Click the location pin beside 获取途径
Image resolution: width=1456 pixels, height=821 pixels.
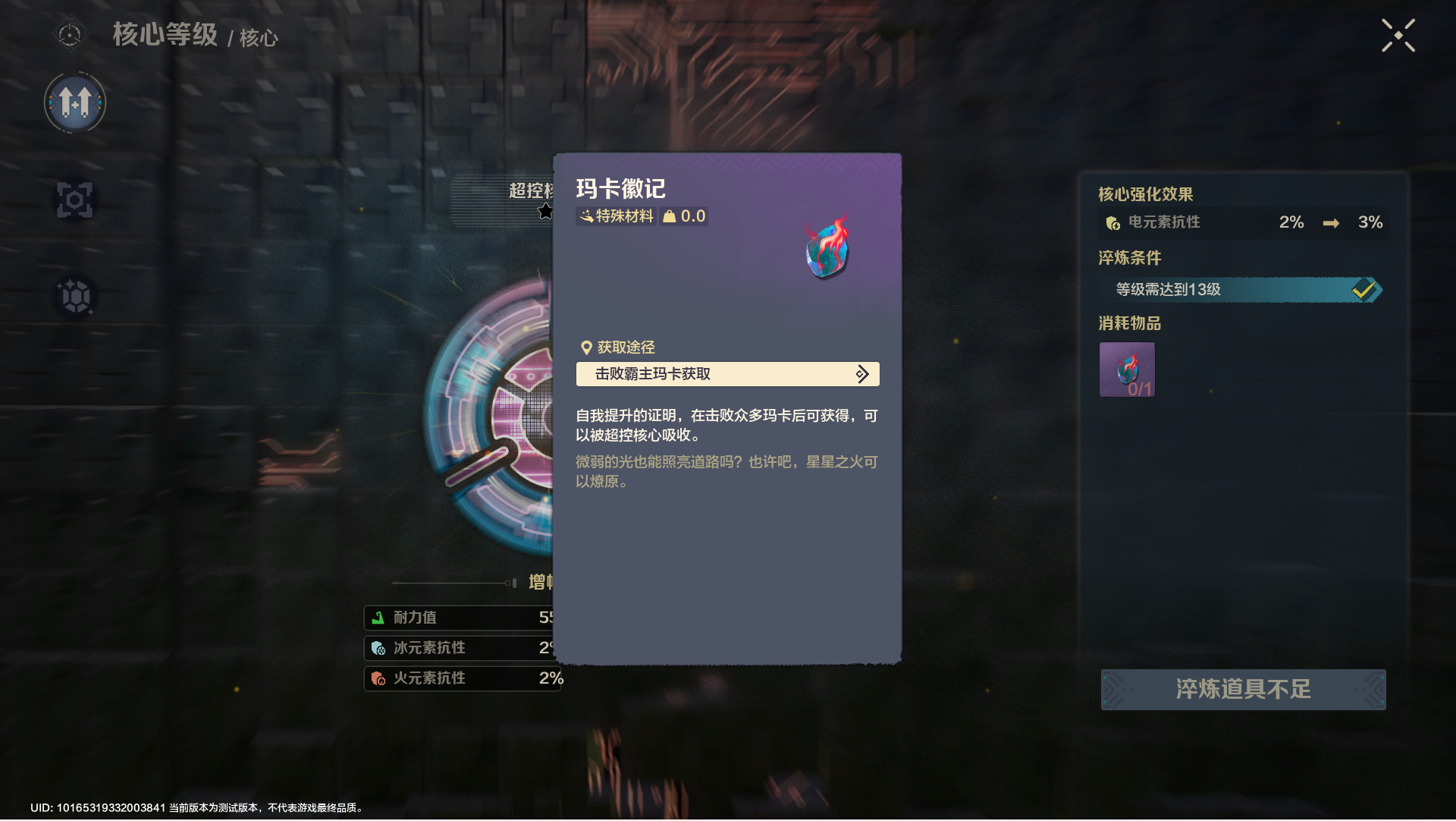coord(585,347)
